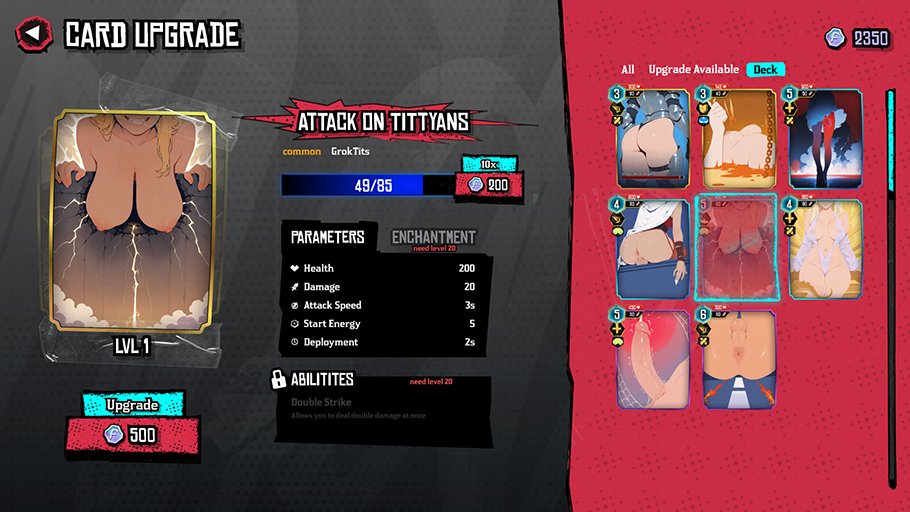Choose the highlighted cyan-bordered deck card
The image size is (910, 512).
736,247
